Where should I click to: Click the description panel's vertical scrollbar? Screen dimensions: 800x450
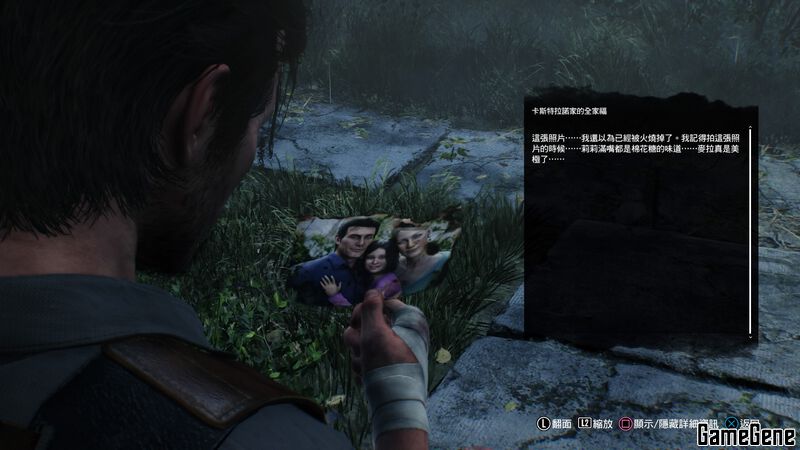pos(751,232)
